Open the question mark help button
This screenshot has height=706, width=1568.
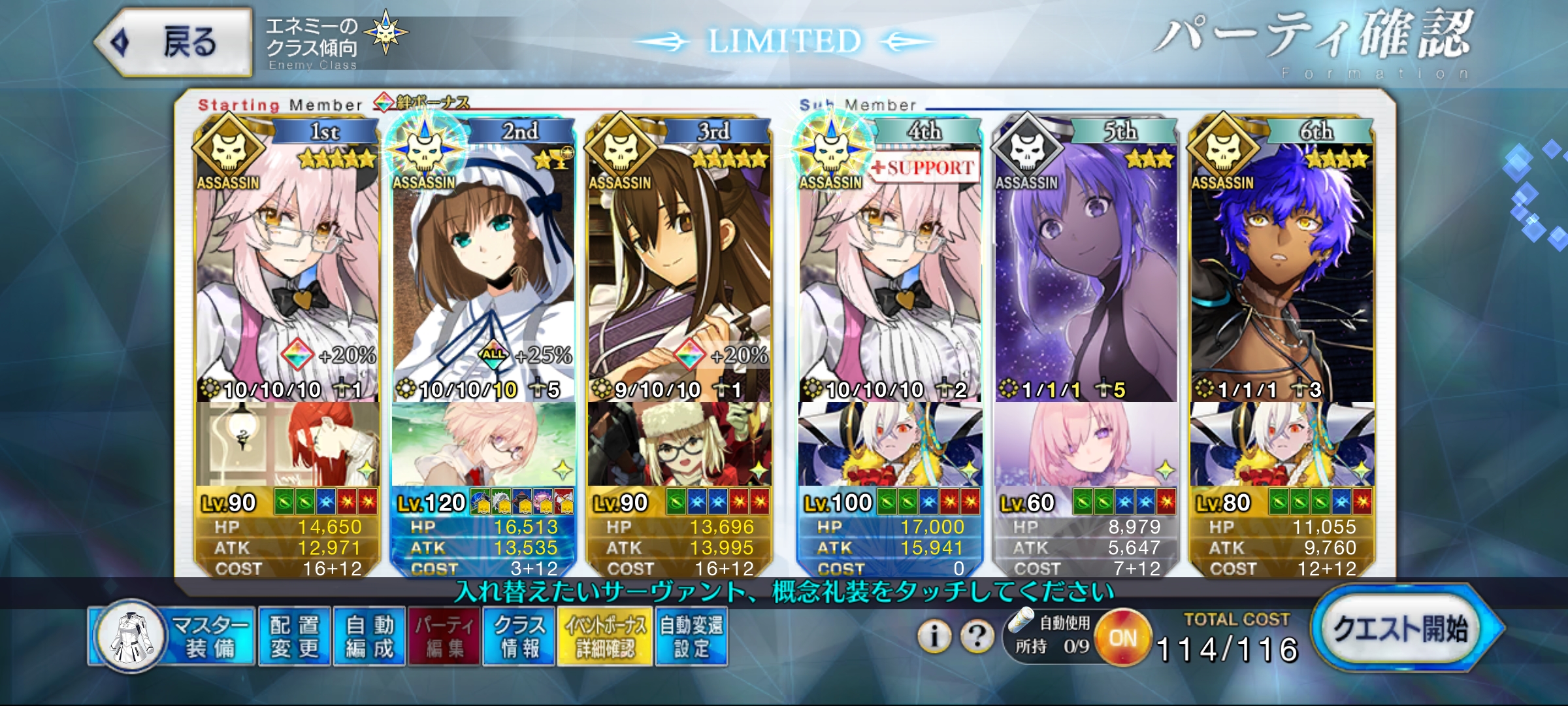[977, 635]
